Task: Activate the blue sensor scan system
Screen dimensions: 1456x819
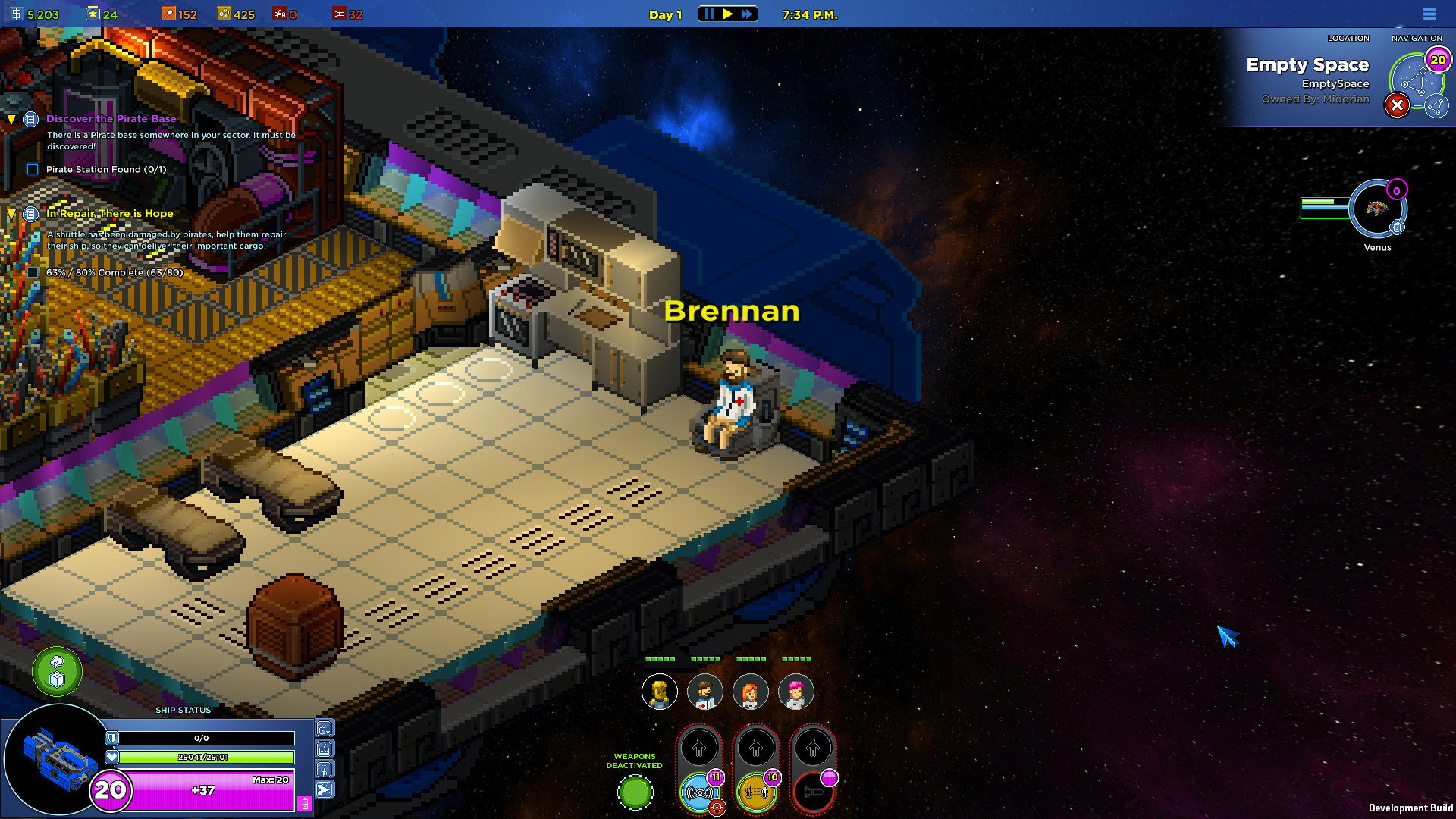Action: [x=699, y=793]
